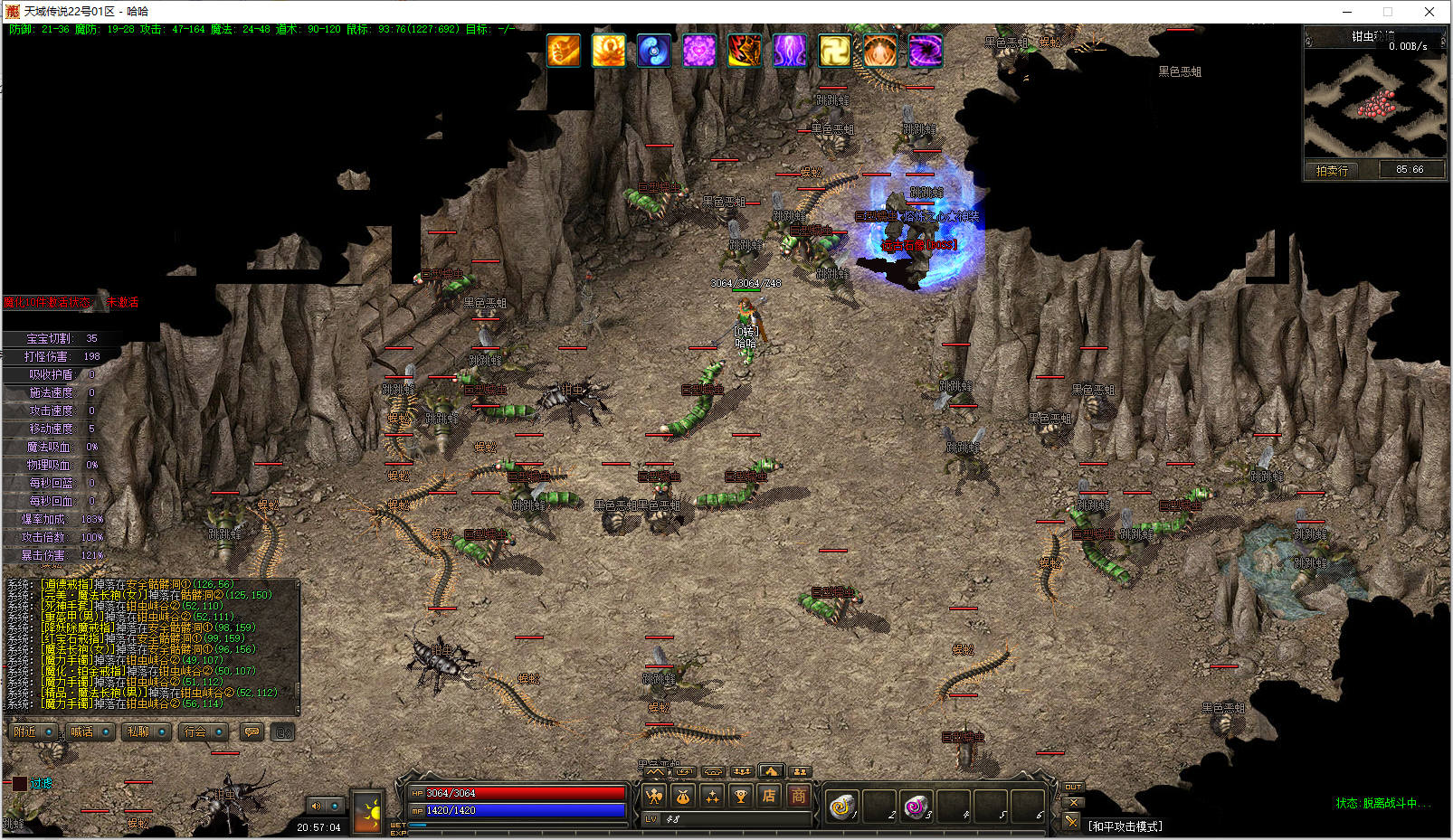This screenshot has height=840, width=1453.
Task: Open the 商 mall button
Action: (798, 797)
